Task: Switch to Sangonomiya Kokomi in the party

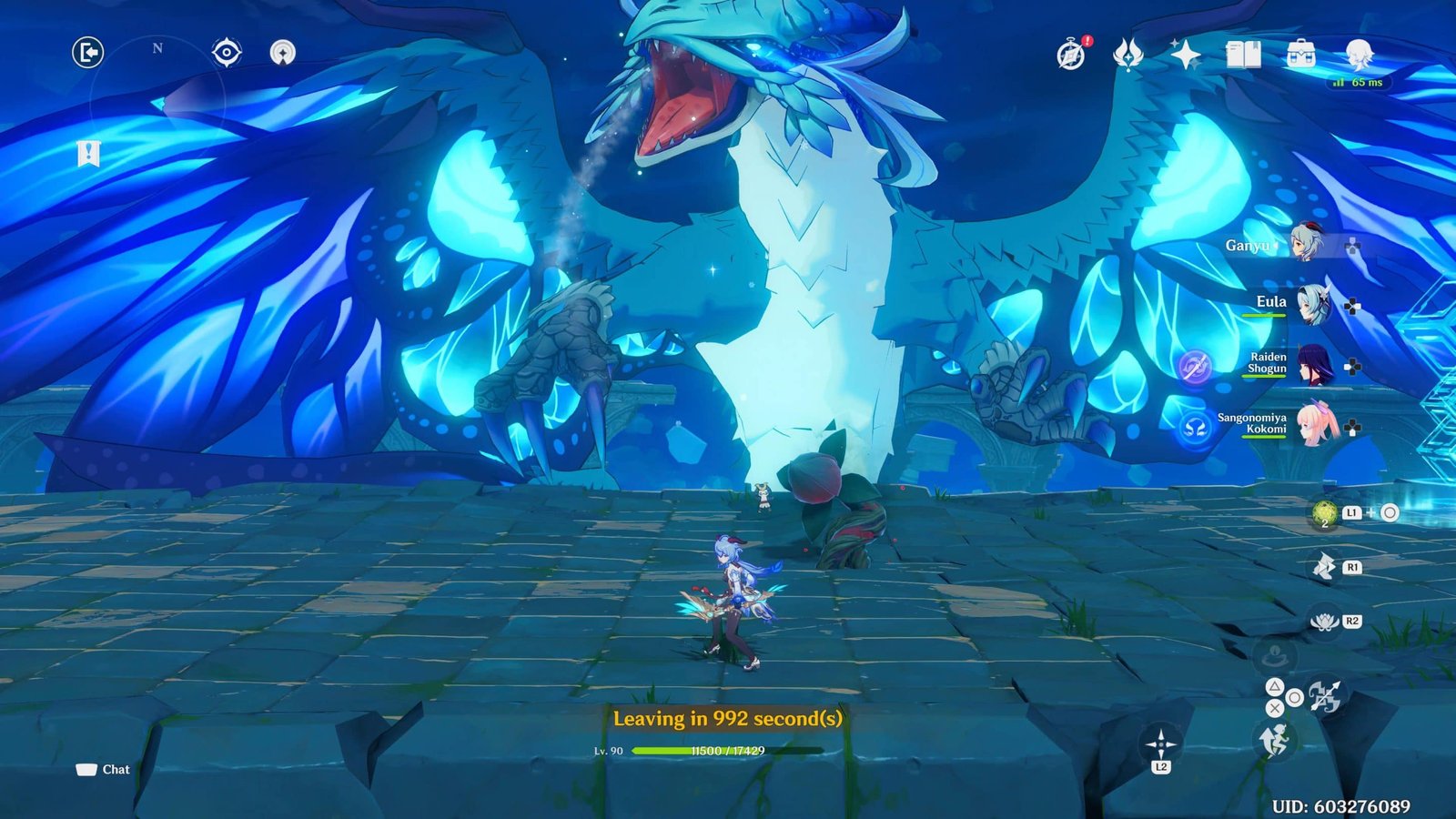Action: pyautogui.click(x=1316, y=425)
